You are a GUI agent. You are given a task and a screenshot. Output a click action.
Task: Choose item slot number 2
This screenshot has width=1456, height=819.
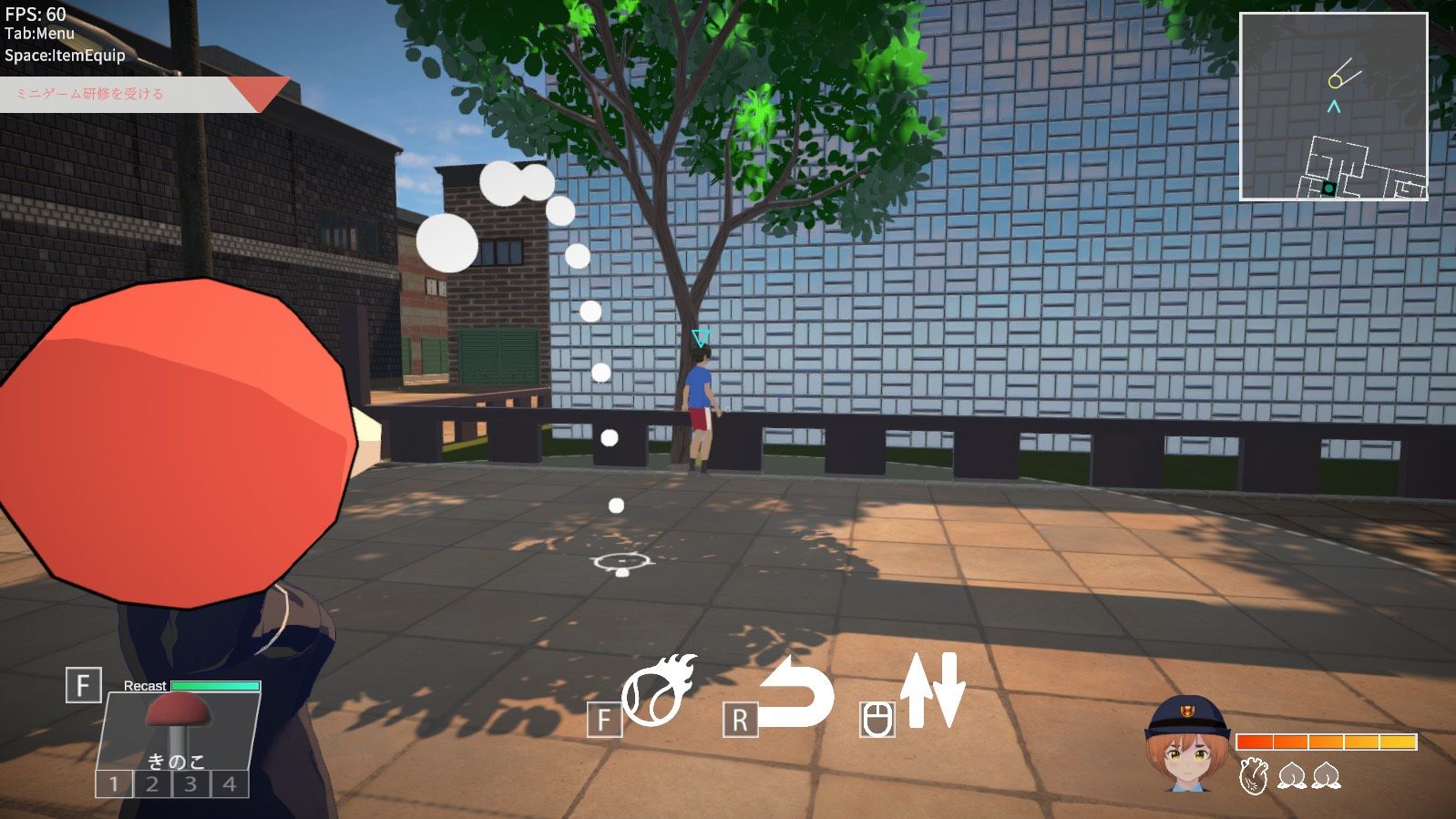pos(152,783)
